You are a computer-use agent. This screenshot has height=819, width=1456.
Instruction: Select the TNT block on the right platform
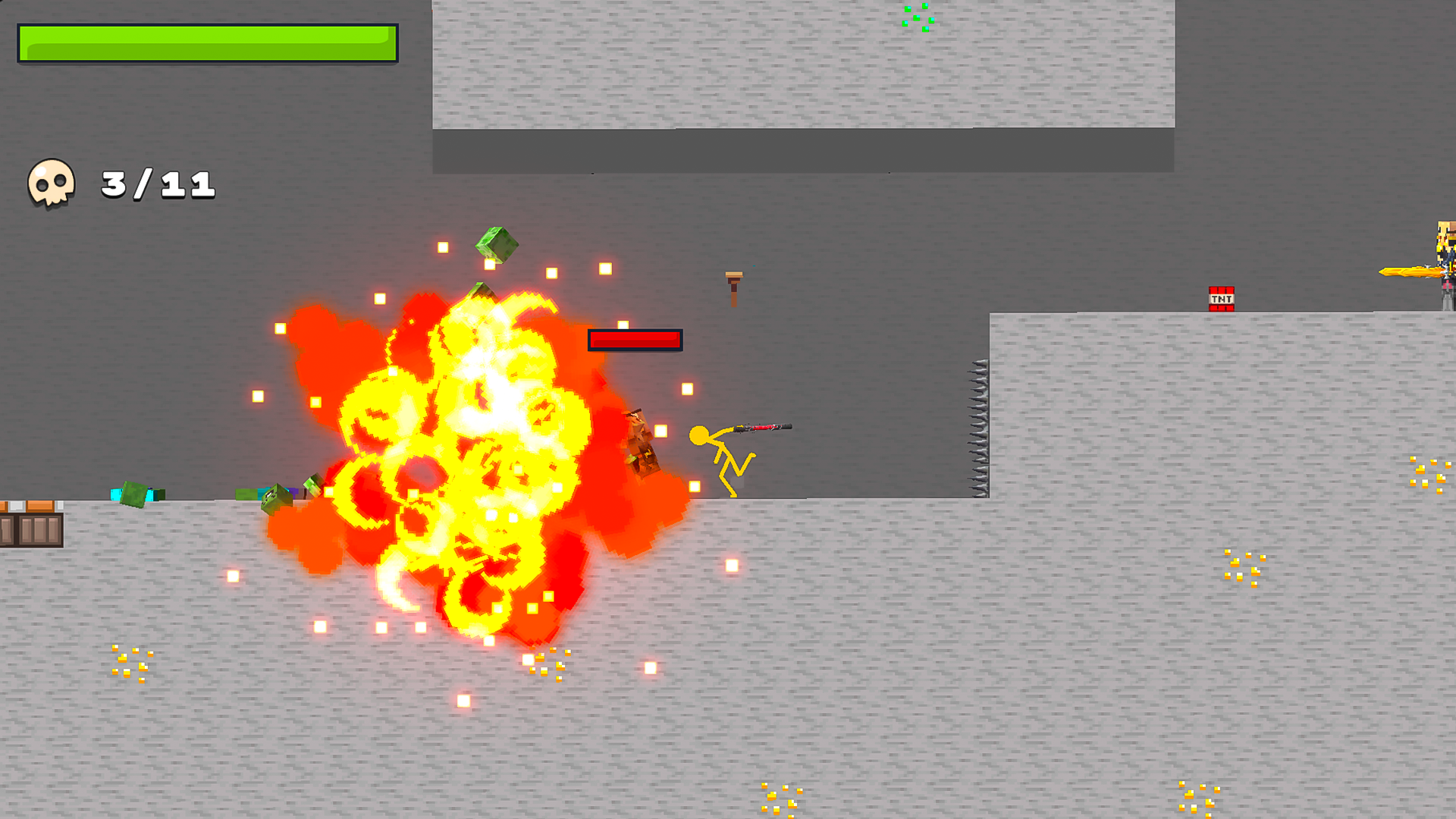click(1222, 300)
